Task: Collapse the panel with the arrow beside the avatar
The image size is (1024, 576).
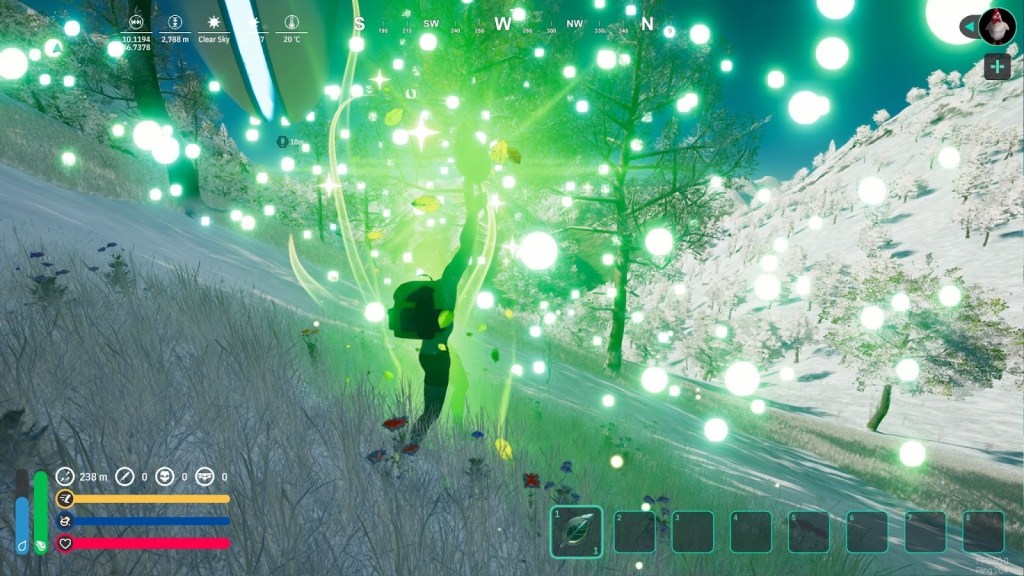Action: (968, 26)
